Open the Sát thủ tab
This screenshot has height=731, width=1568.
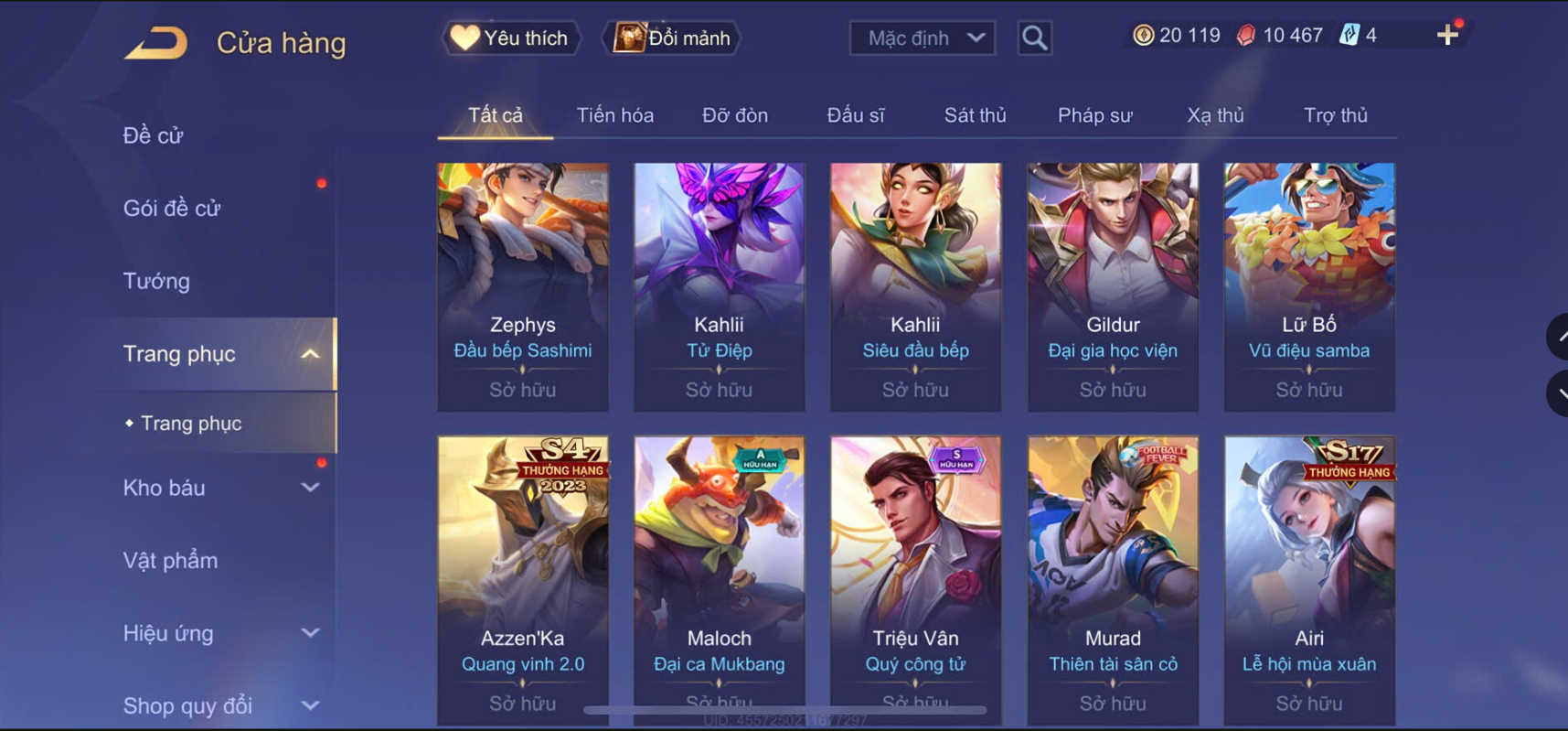[x=974, y=115]
